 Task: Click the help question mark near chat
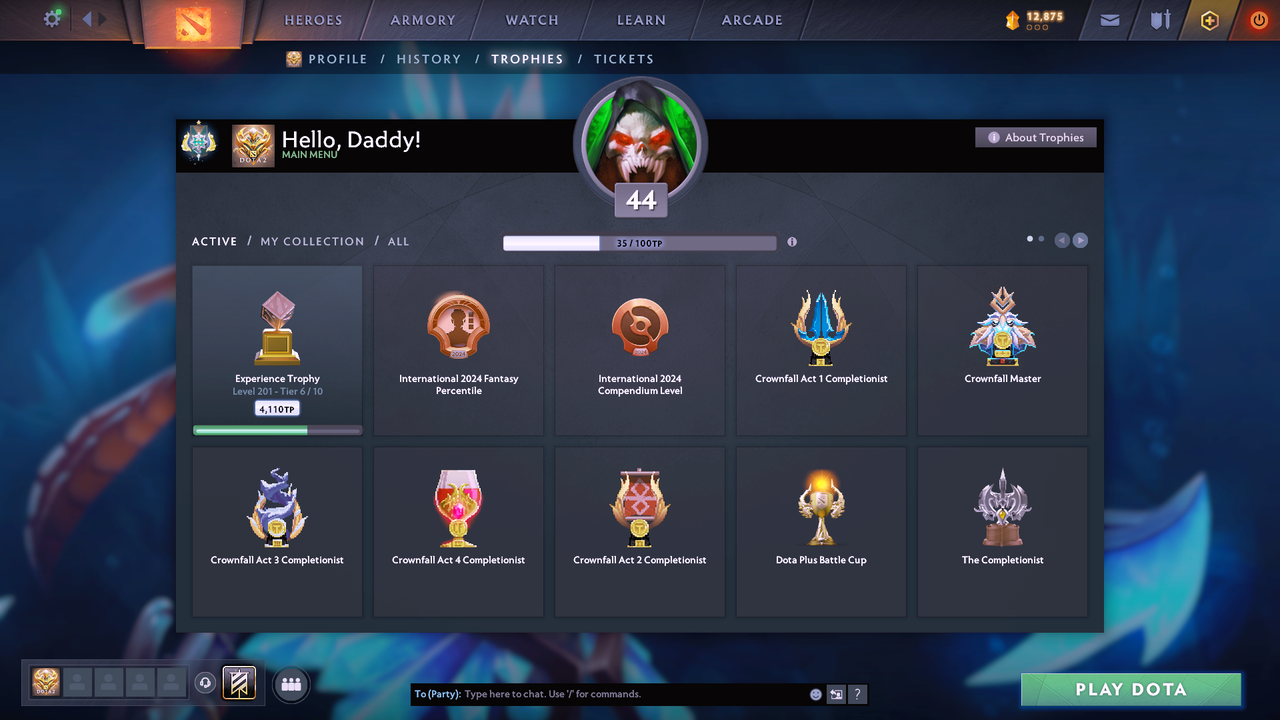[857, 694]
